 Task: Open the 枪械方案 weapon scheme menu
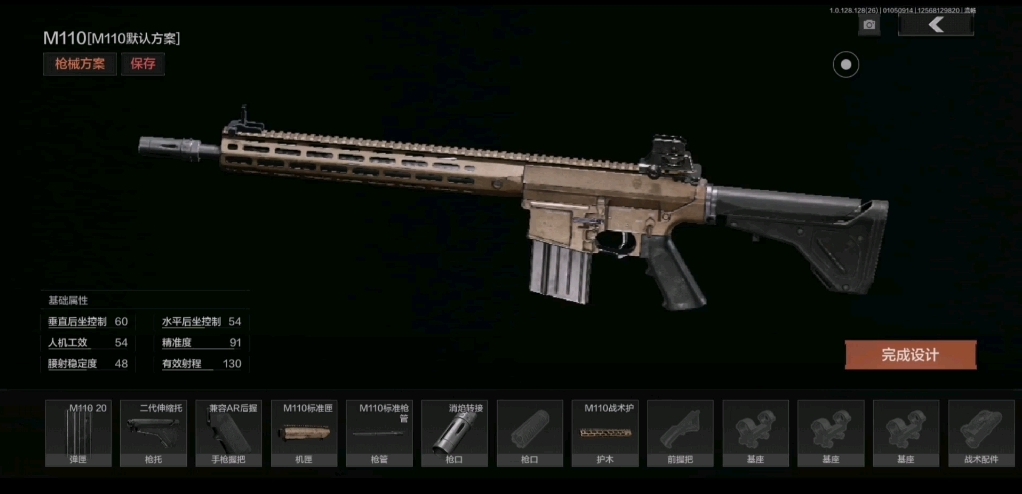coord(79,64)
